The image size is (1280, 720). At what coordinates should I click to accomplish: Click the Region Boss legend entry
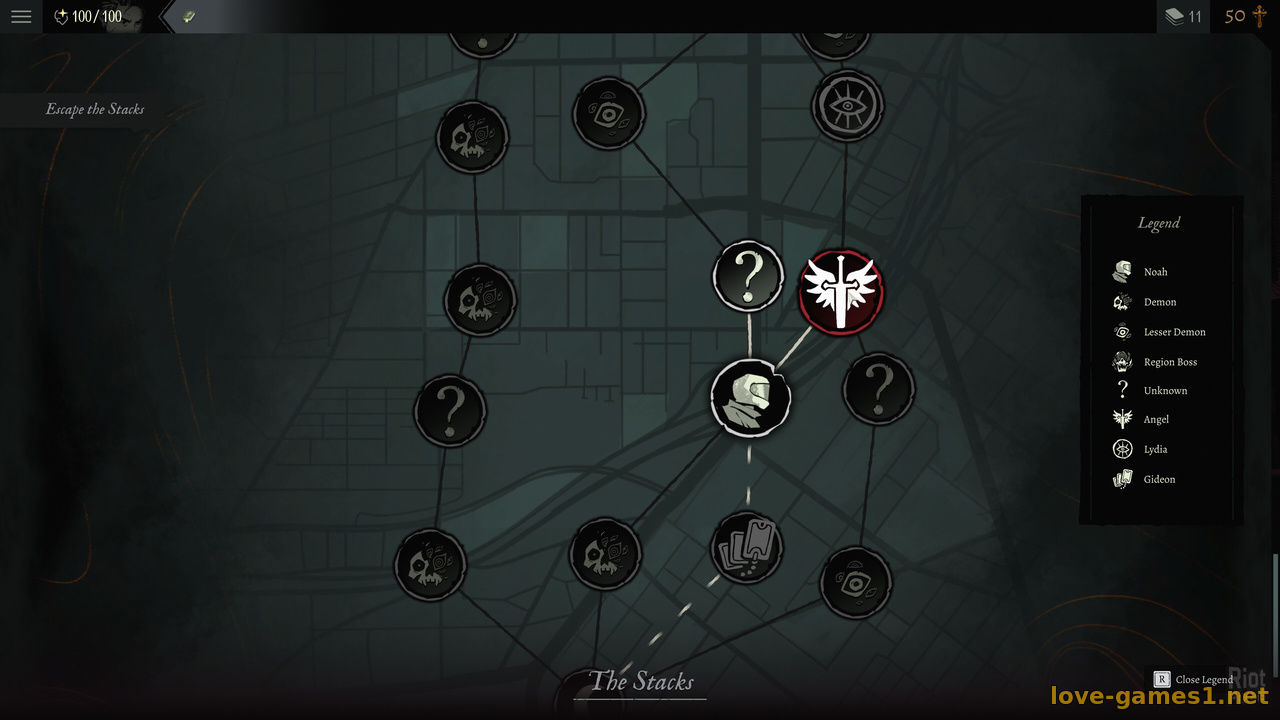pos(1169,362)
